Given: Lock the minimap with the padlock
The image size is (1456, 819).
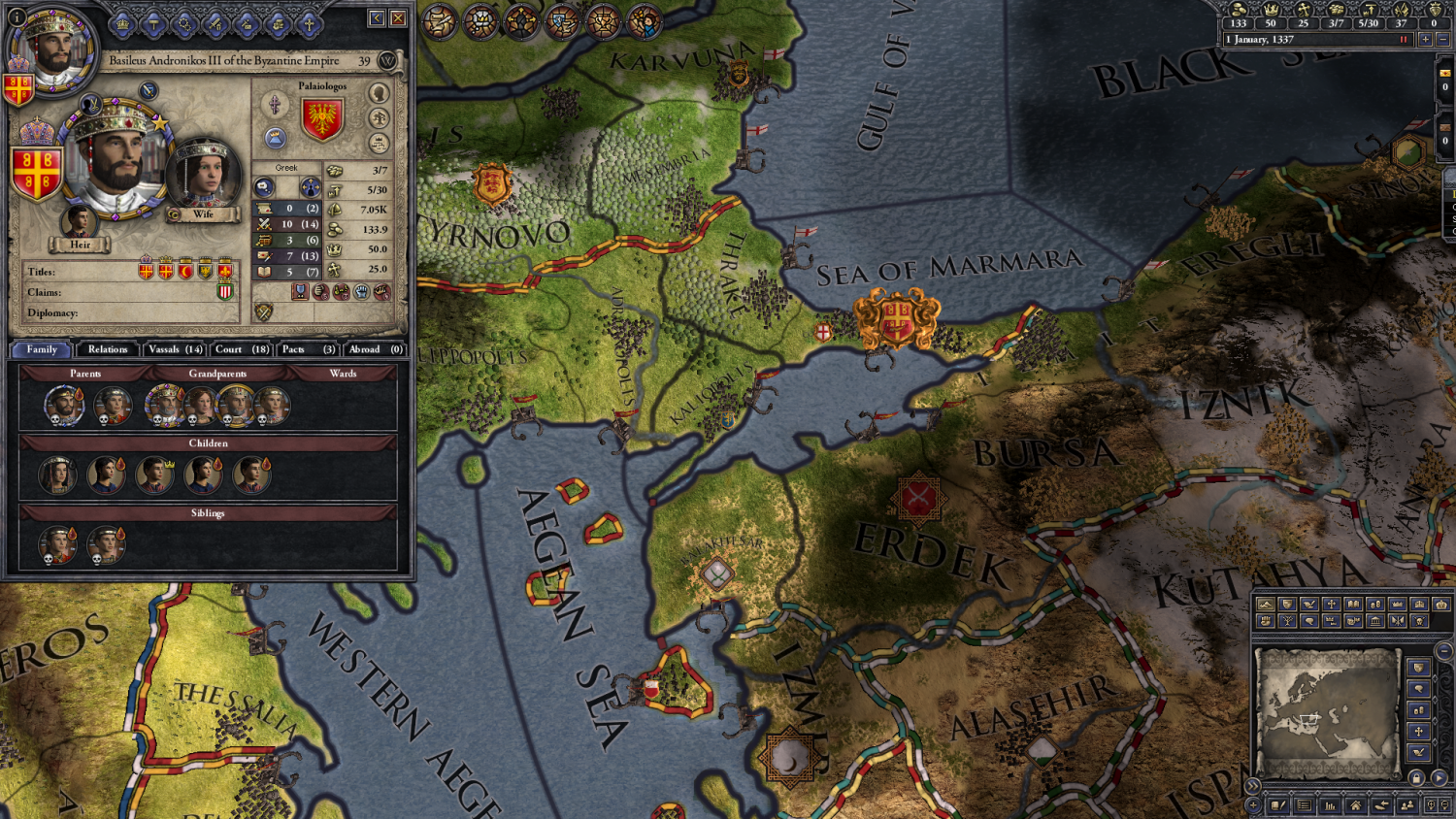Looking at the screenshot, I should click(1416, 777).
